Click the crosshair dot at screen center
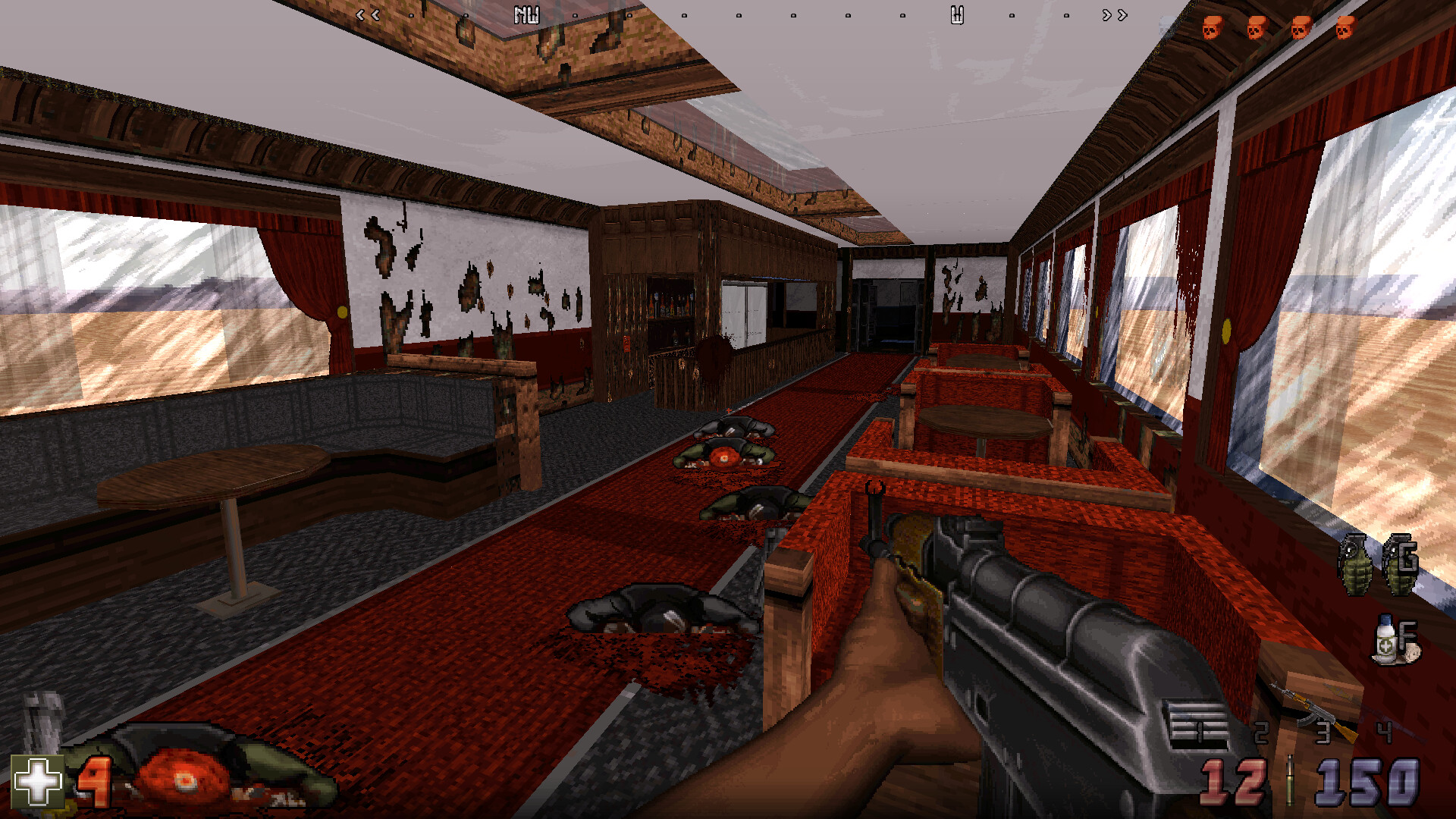1456x819 pixels. pos(728,409)
